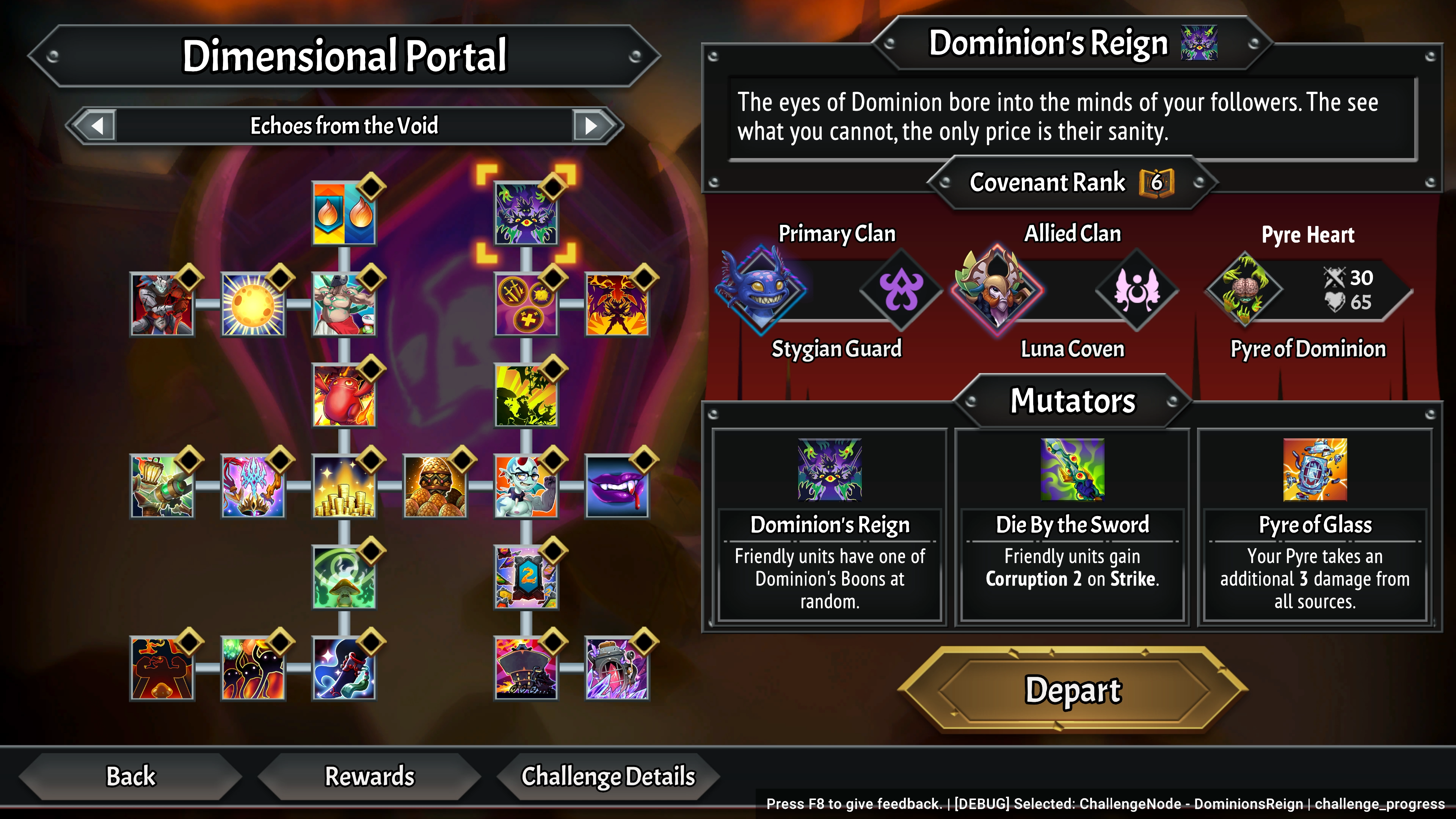The width and height of the screenshot is (1456, 819).
Task: Open the number 2 card challenge node
Action: [x=526, y=577]
